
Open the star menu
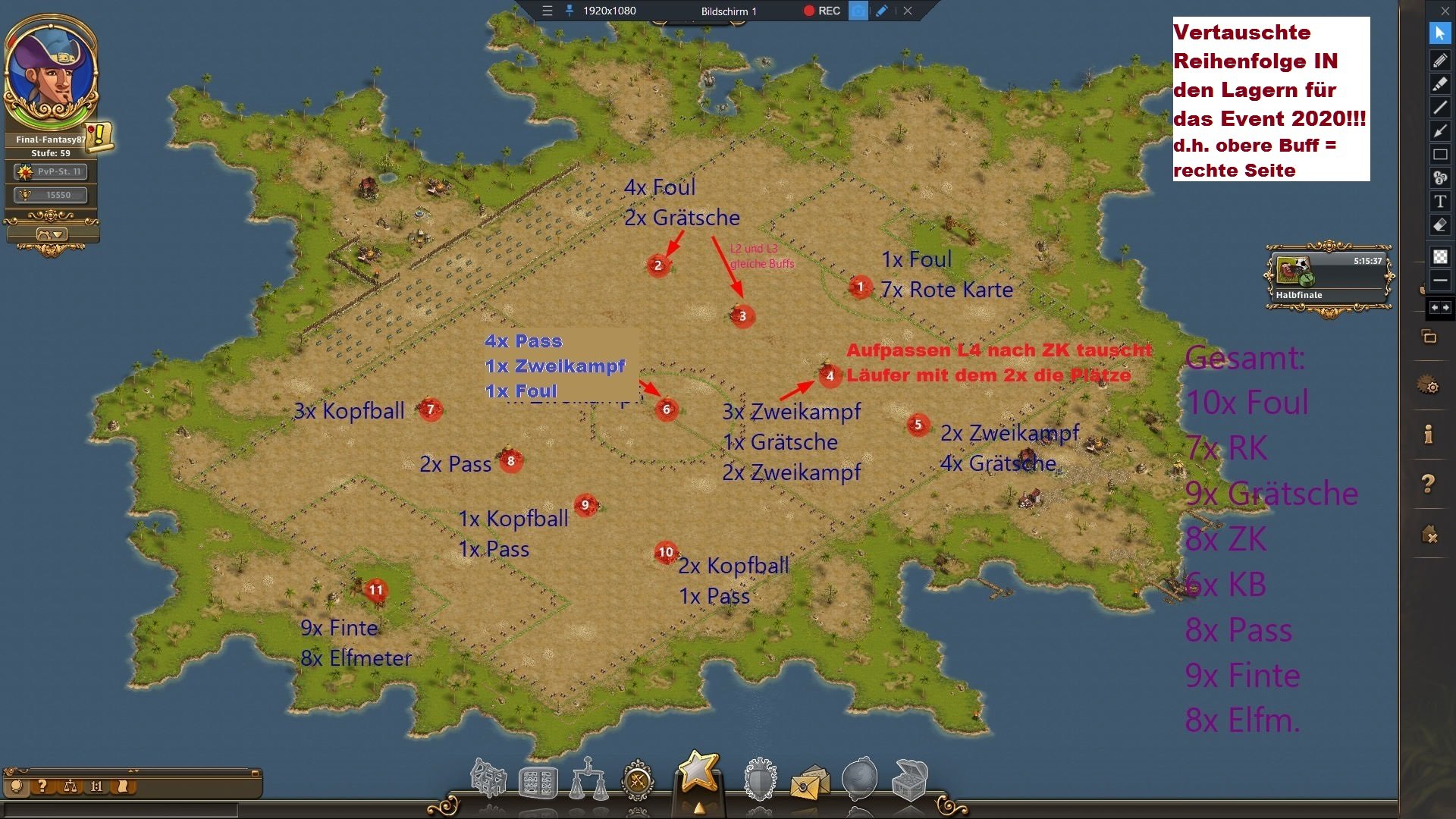click(x=698, y=773)
